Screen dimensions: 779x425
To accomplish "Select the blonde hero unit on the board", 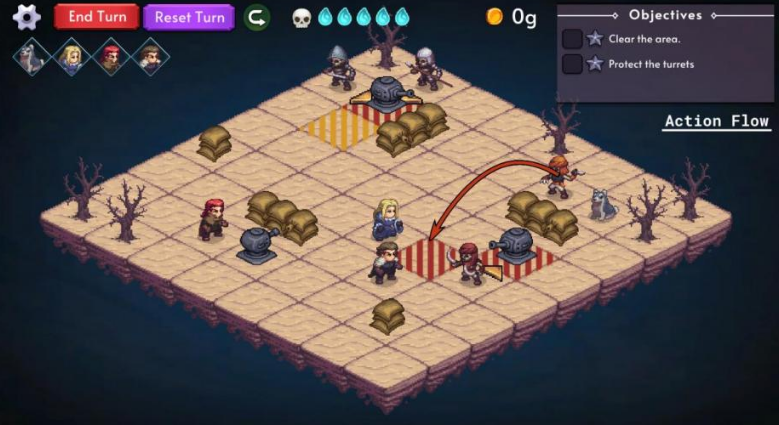I will (x=388, y=219).
